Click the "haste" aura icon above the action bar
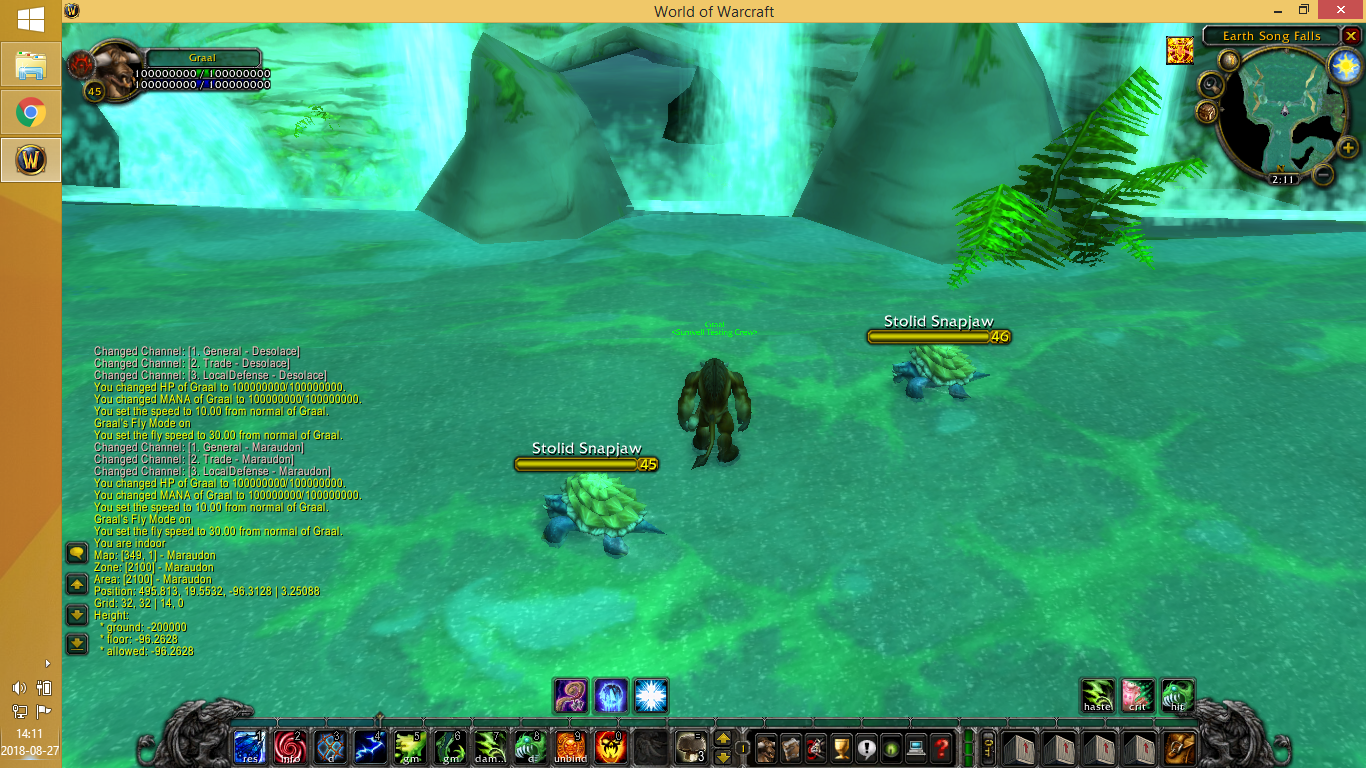Viewport: 1366px width, 768px height. click(1097, 696)
